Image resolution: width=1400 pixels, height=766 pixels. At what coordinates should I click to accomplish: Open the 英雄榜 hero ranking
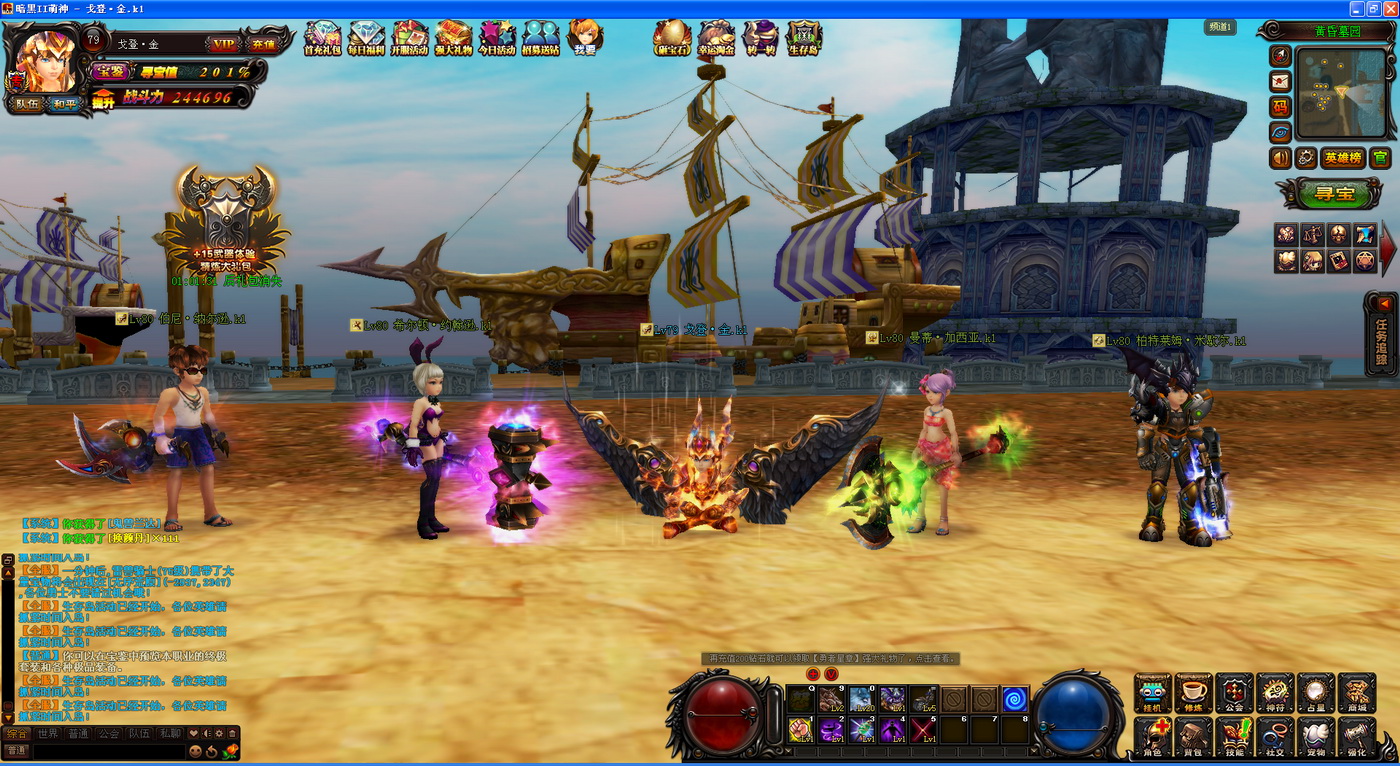[1342, 158]
